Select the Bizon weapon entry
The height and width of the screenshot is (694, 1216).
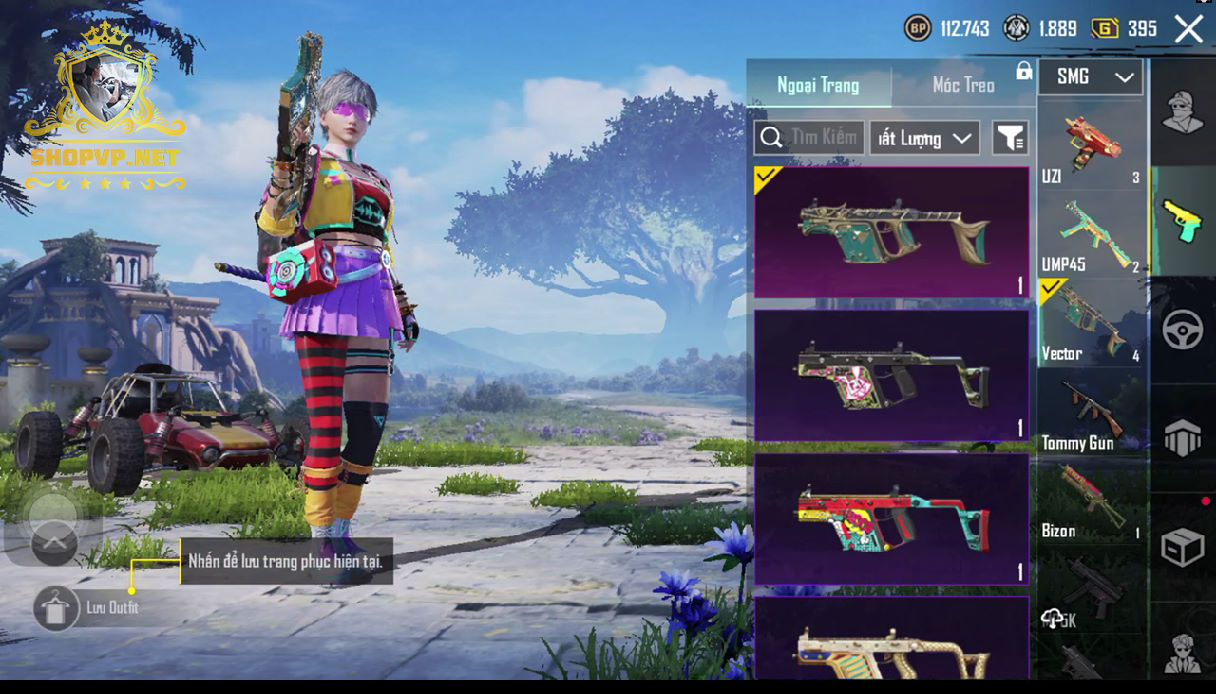[x=1092, y=500]
